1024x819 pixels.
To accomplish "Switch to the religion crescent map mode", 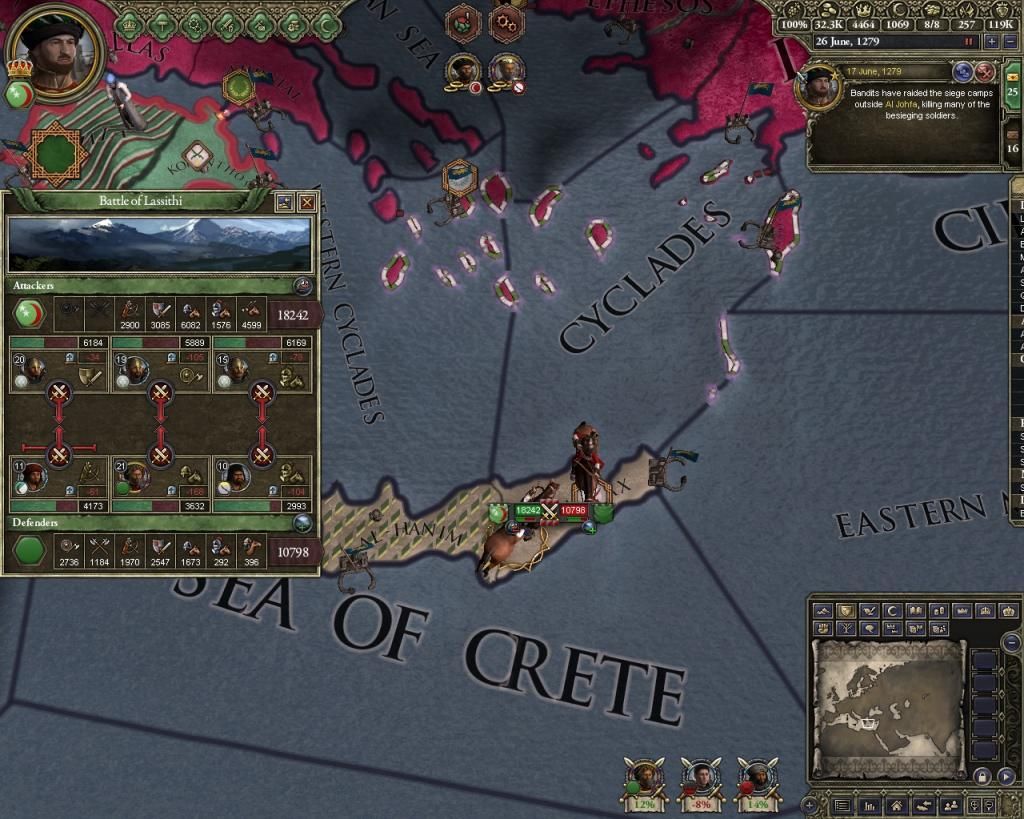I will [x=895, y=611].
